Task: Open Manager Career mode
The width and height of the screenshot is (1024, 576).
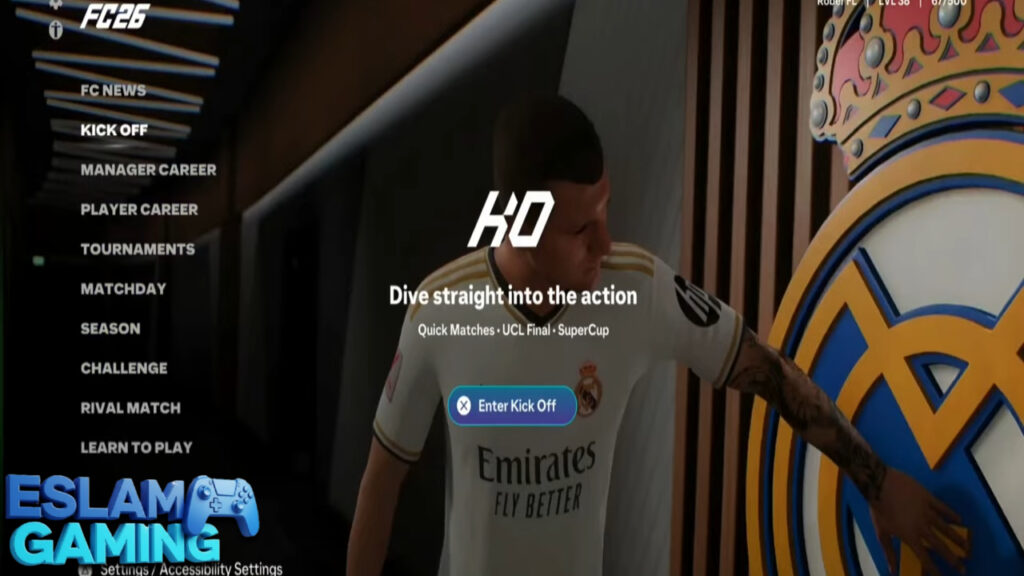Action: tap(148, 170)
